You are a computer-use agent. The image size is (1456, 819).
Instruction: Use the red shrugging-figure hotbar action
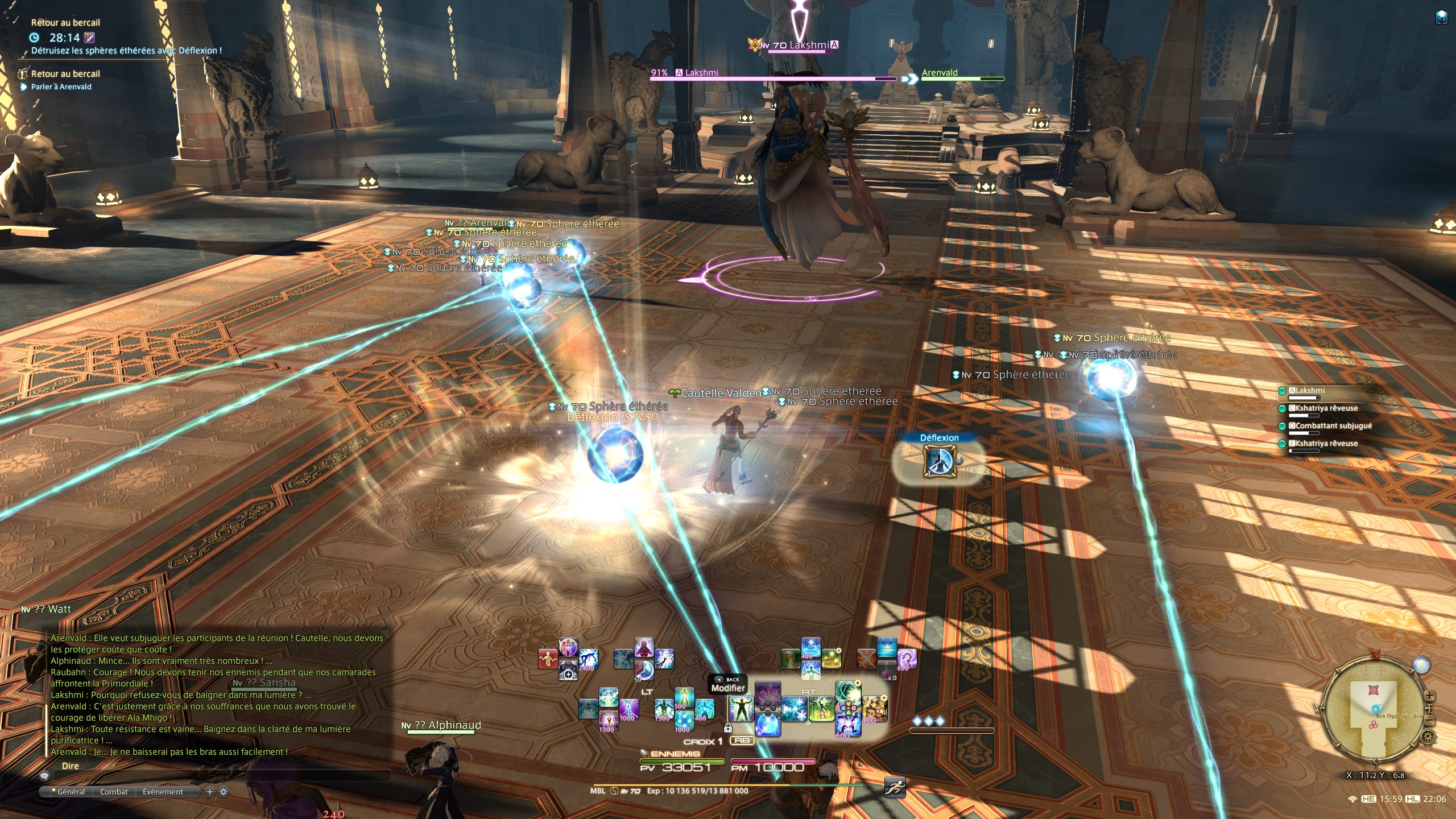click(x=548, y=659)
